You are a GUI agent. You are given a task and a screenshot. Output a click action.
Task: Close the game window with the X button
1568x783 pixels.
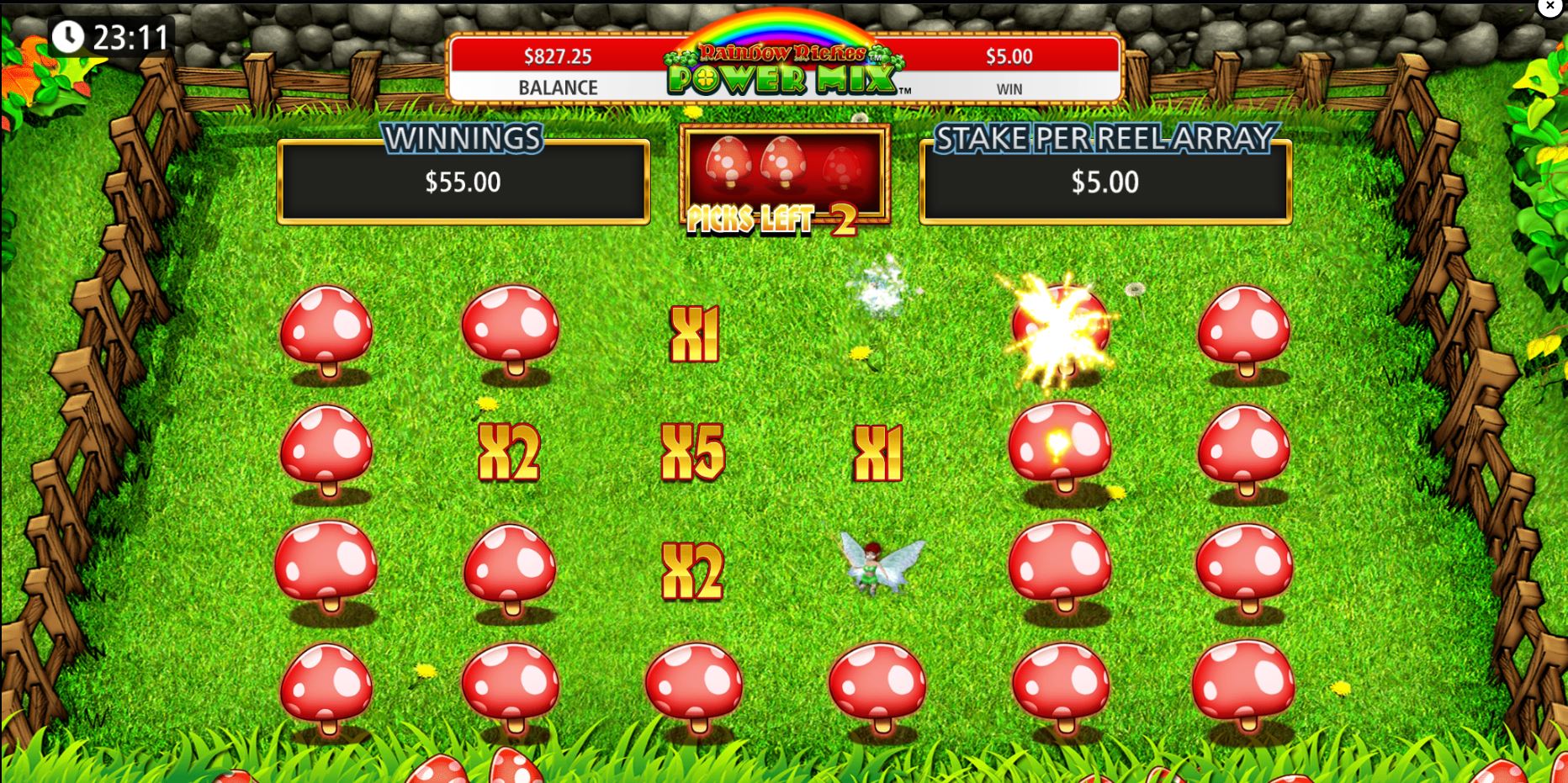1549,7
